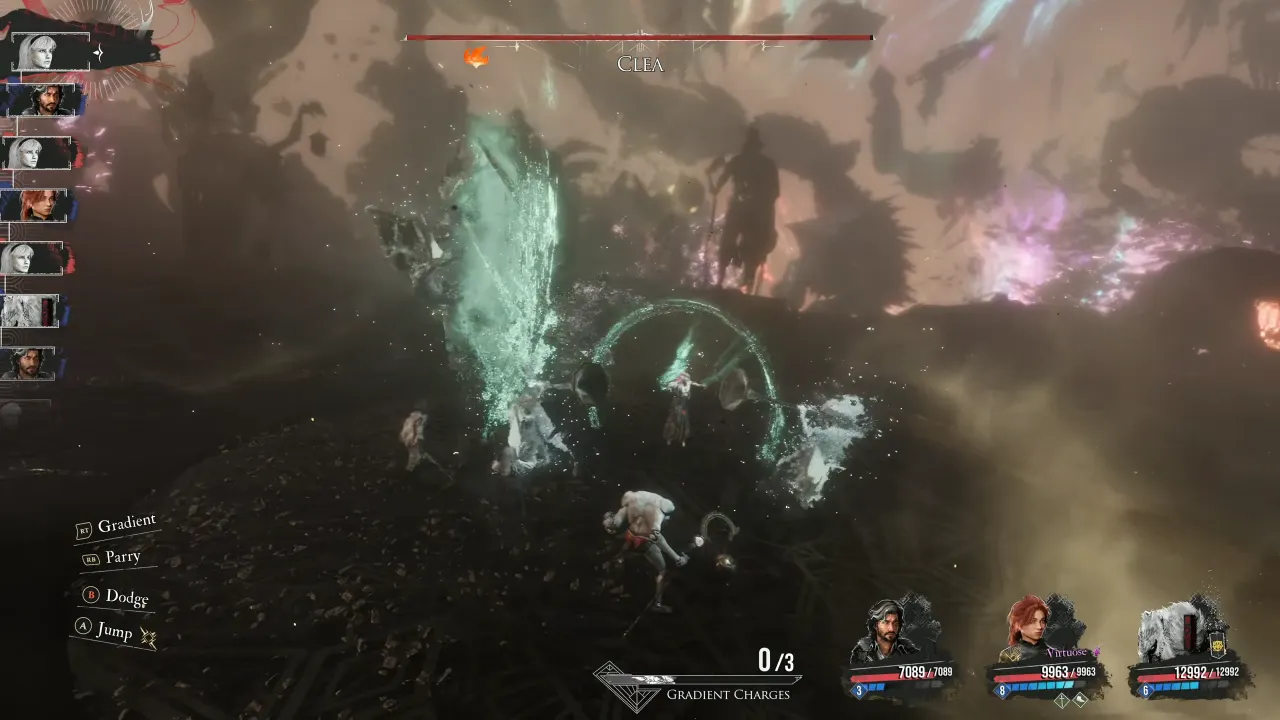
Task: Click the sketched white portrait in turn order
Action: 30,311
